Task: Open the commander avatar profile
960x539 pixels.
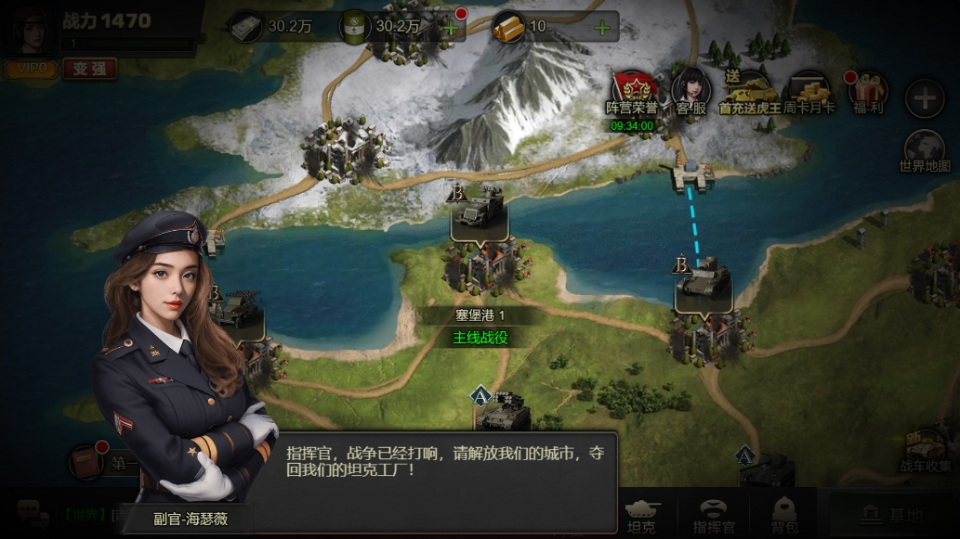Action: click(x=31, y=30)
